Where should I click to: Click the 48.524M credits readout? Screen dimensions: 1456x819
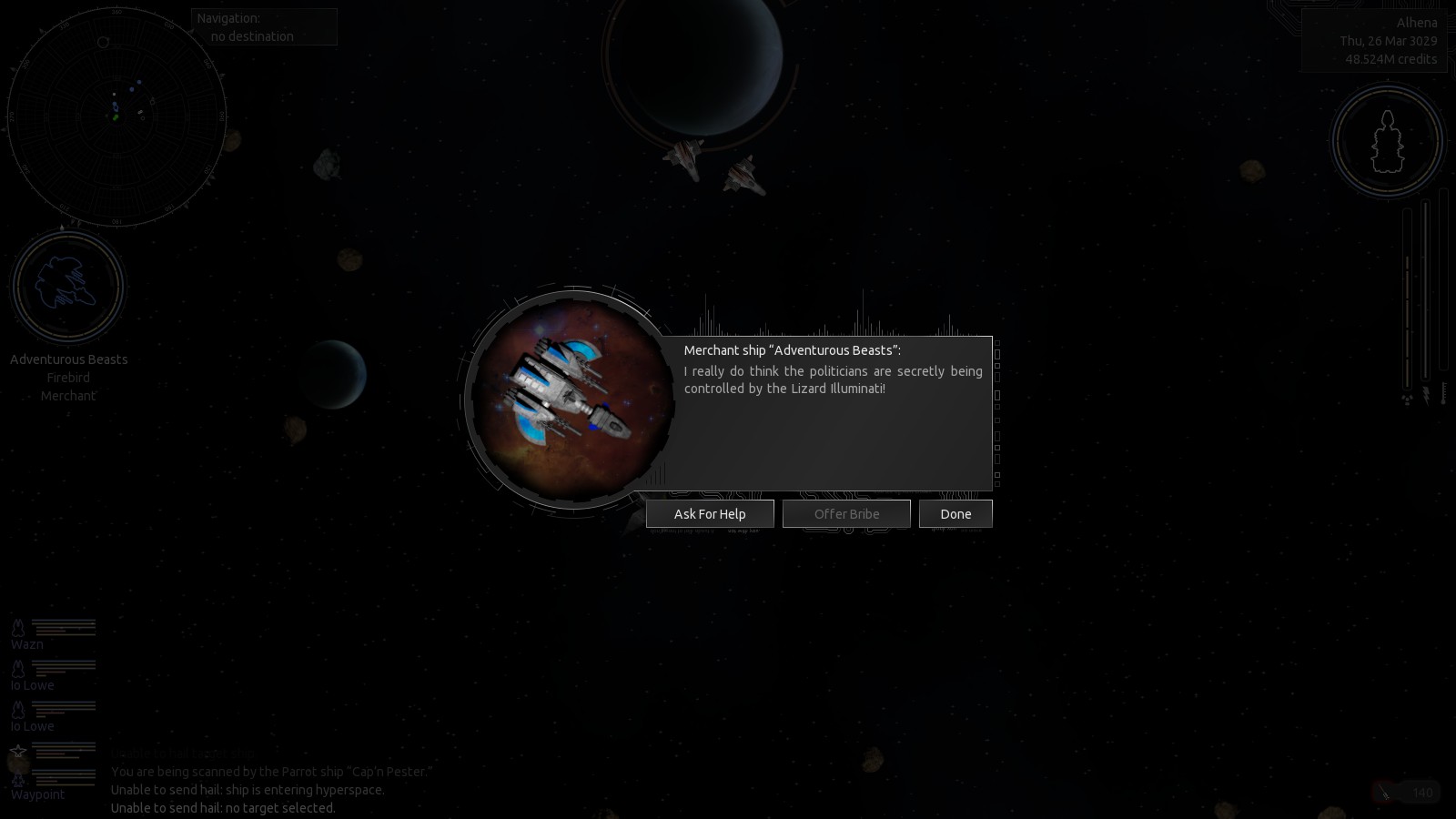[x=1390, y=59]
